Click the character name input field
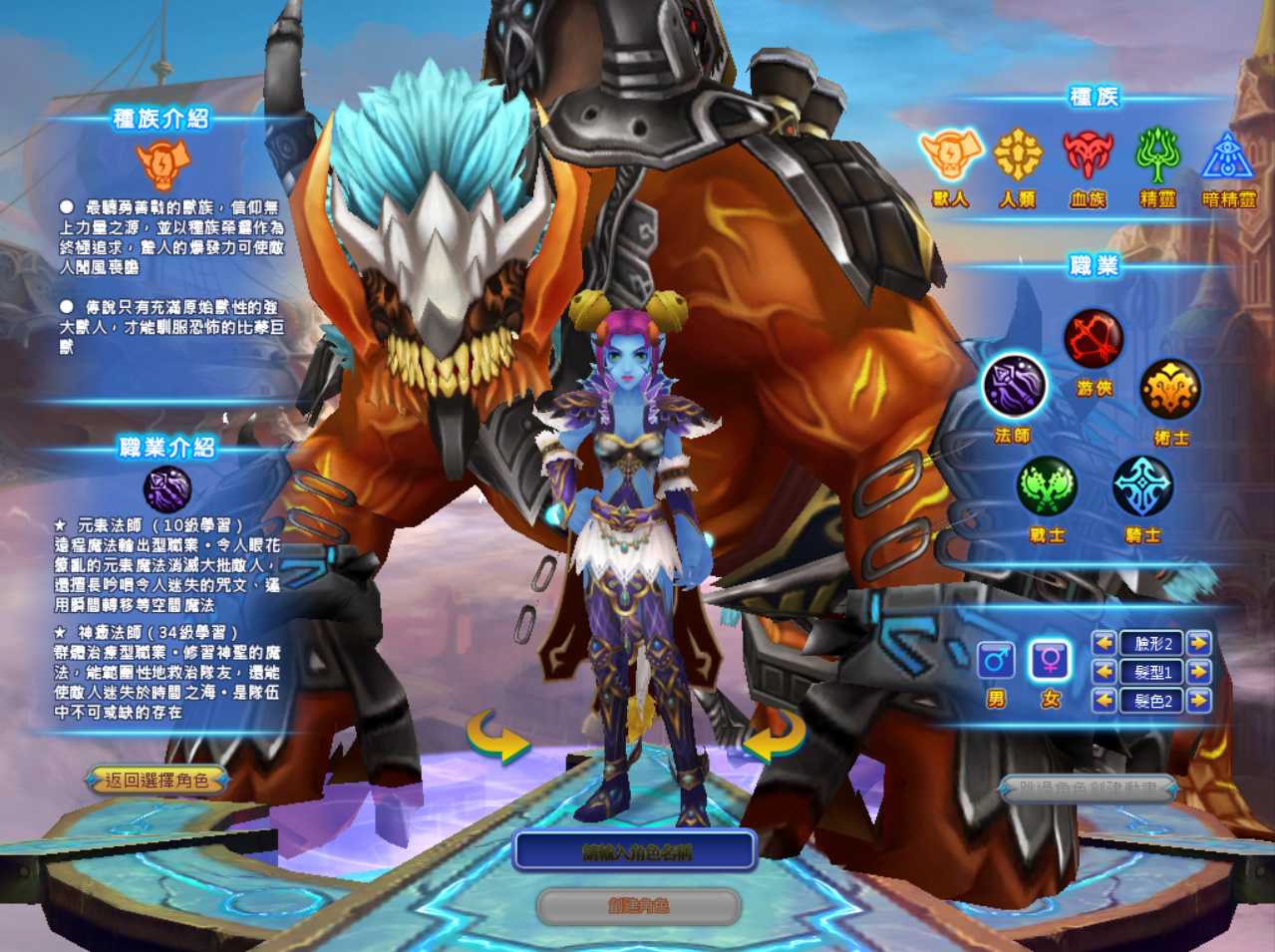This screenshot has height=952, width=1275. tap(635, 852)
